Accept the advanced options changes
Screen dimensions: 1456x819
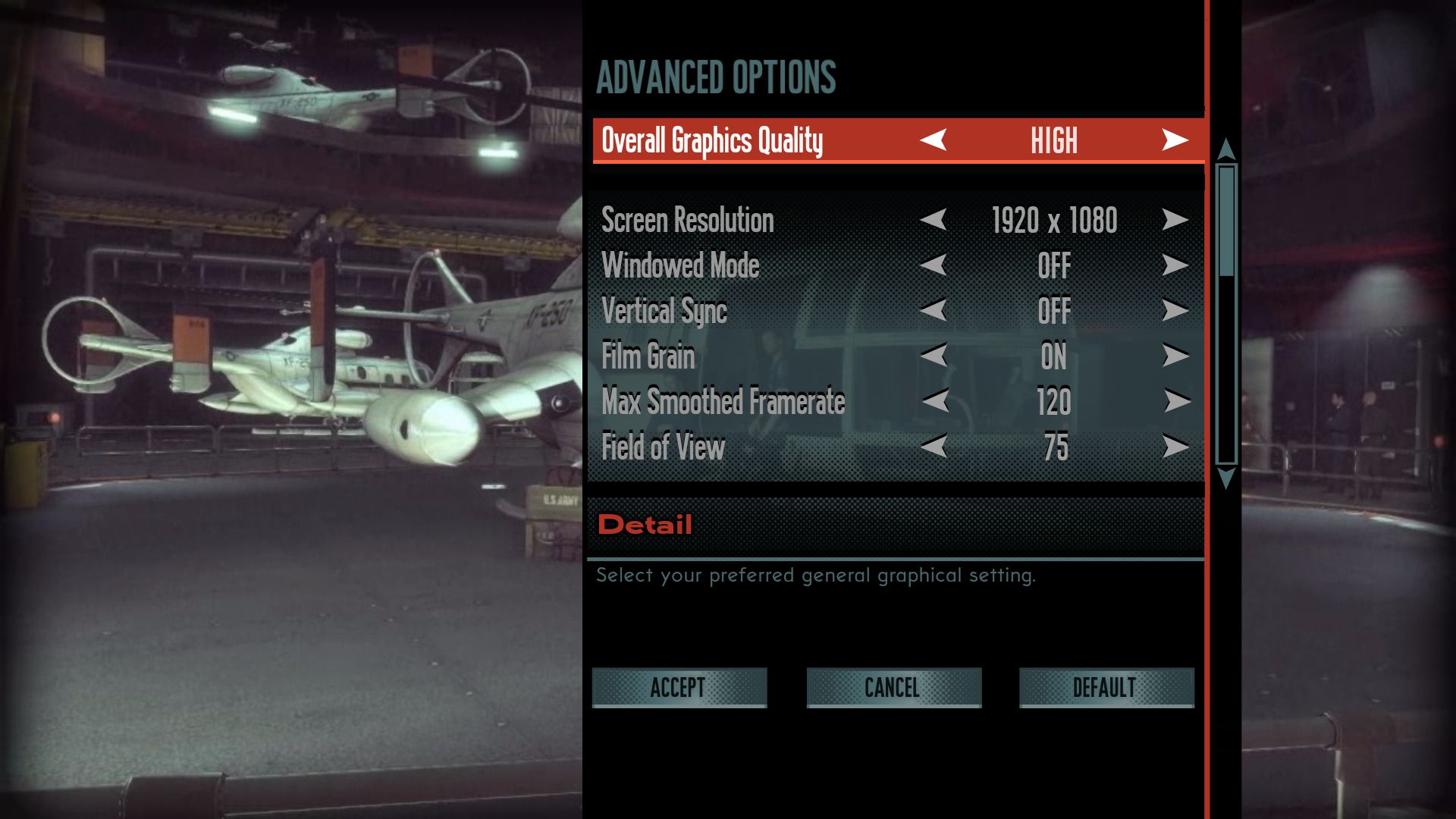[679, 687]
